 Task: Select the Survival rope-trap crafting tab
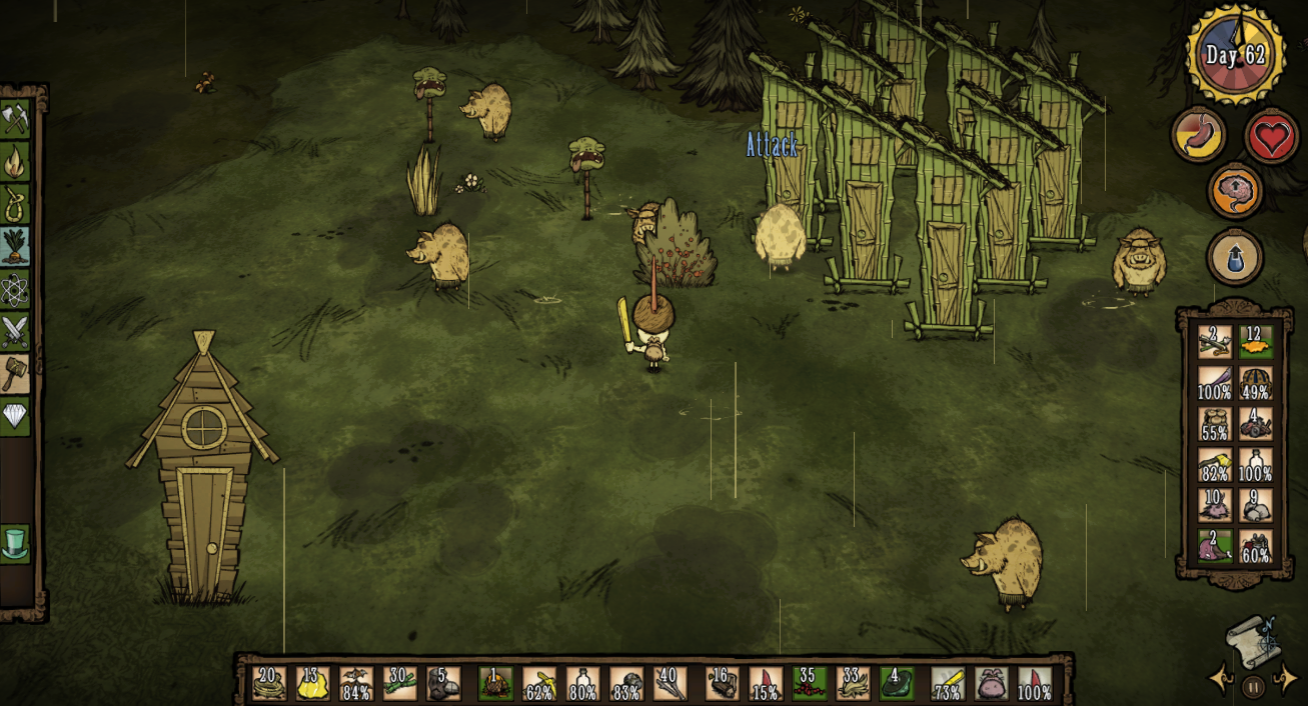click(15, 204)
